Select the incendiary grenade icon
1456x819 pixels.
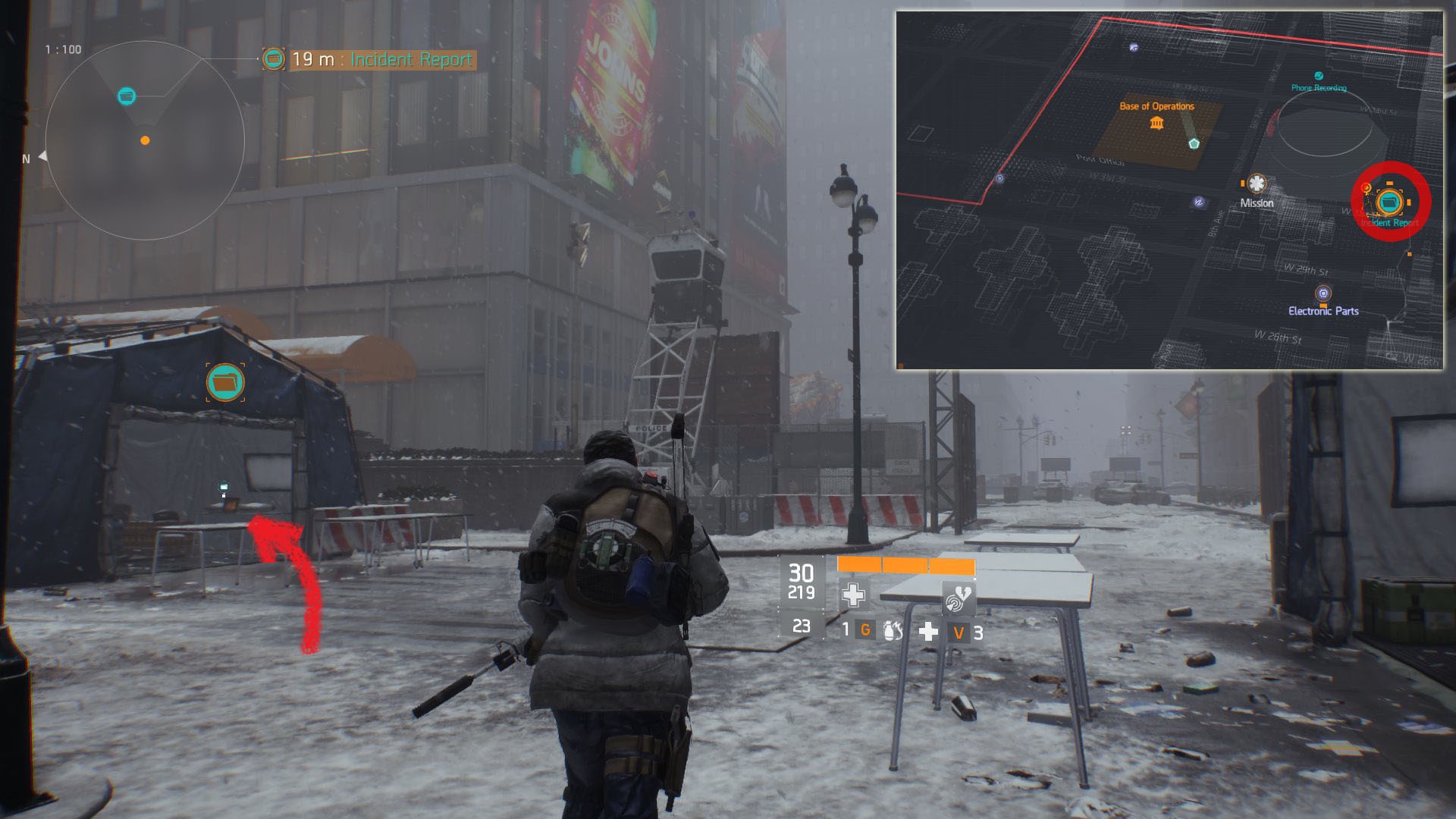(x=893, y=630)
